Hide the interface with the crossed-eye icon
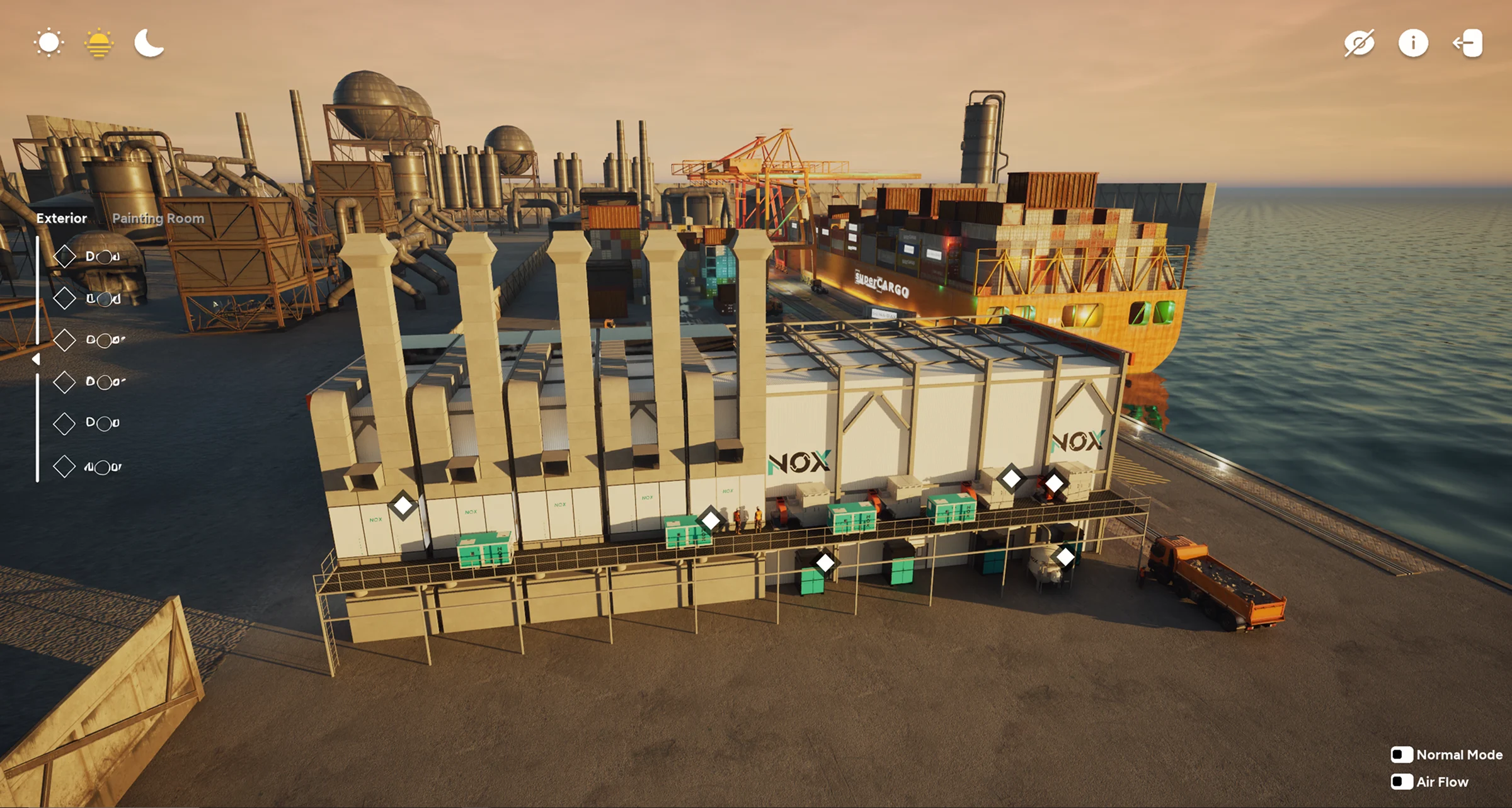This screenshot has width=1512, height=808. pos(1359,43)
